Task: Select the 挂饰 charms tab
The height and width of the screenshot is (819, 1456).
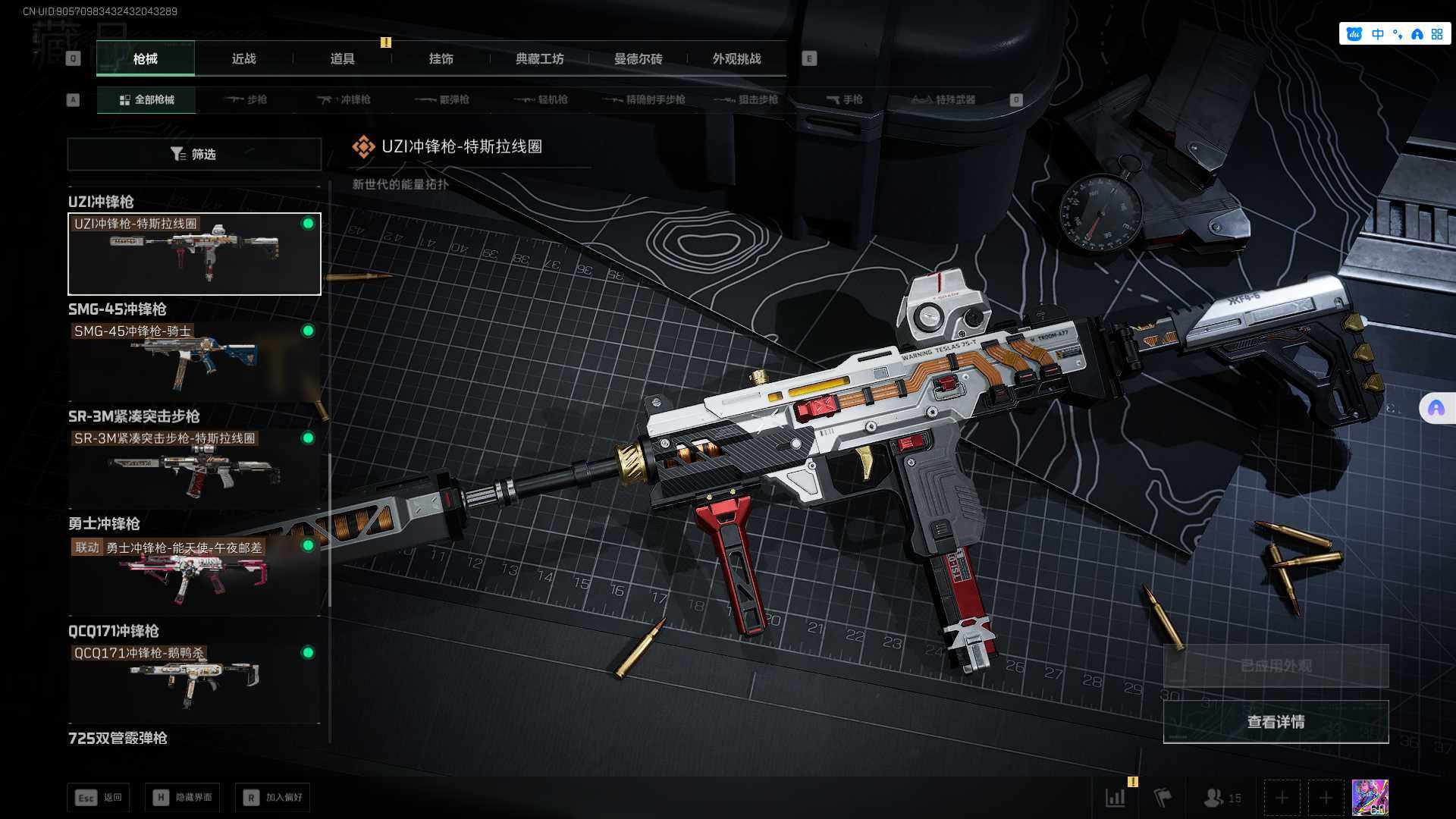Action: pos(441,59)
